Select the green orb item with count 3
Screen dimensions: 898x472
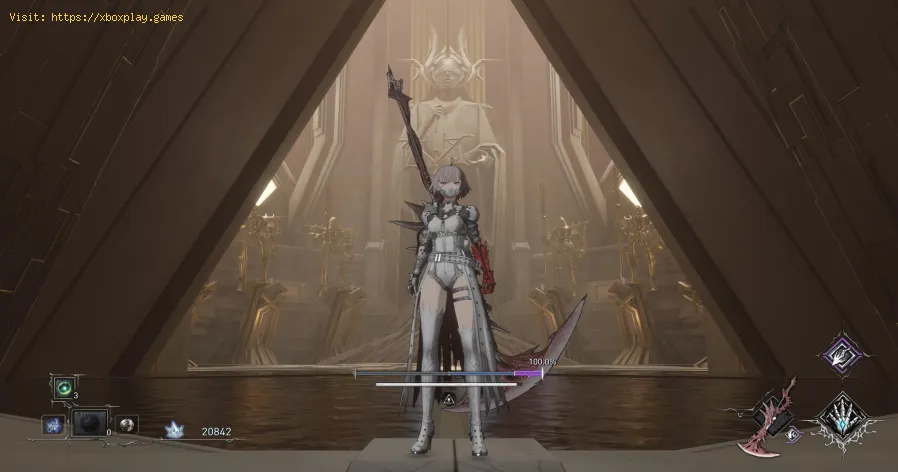[x=65, y=389]
